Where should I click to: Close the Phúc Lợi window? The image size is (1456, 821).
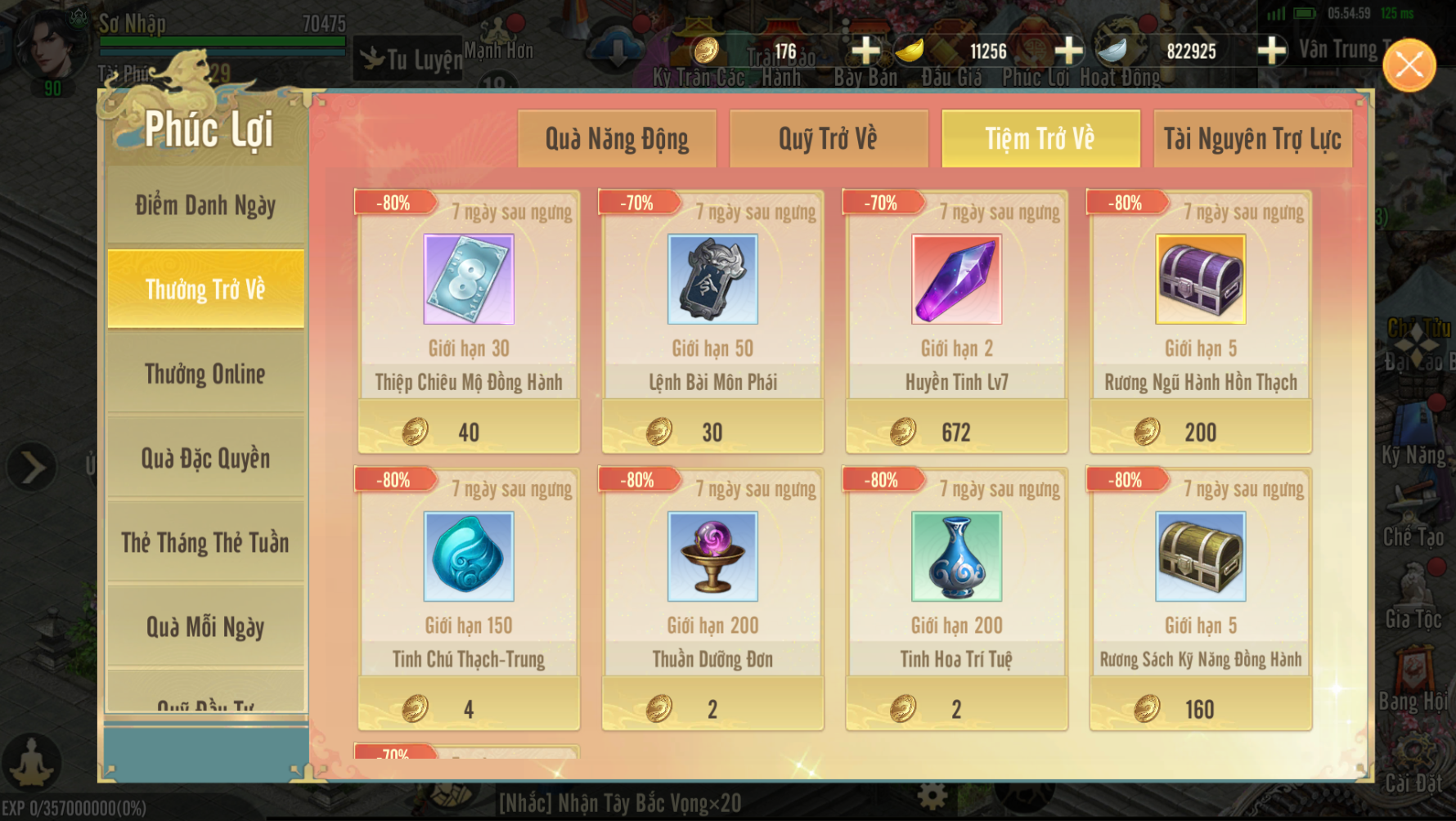[1409, 65]
